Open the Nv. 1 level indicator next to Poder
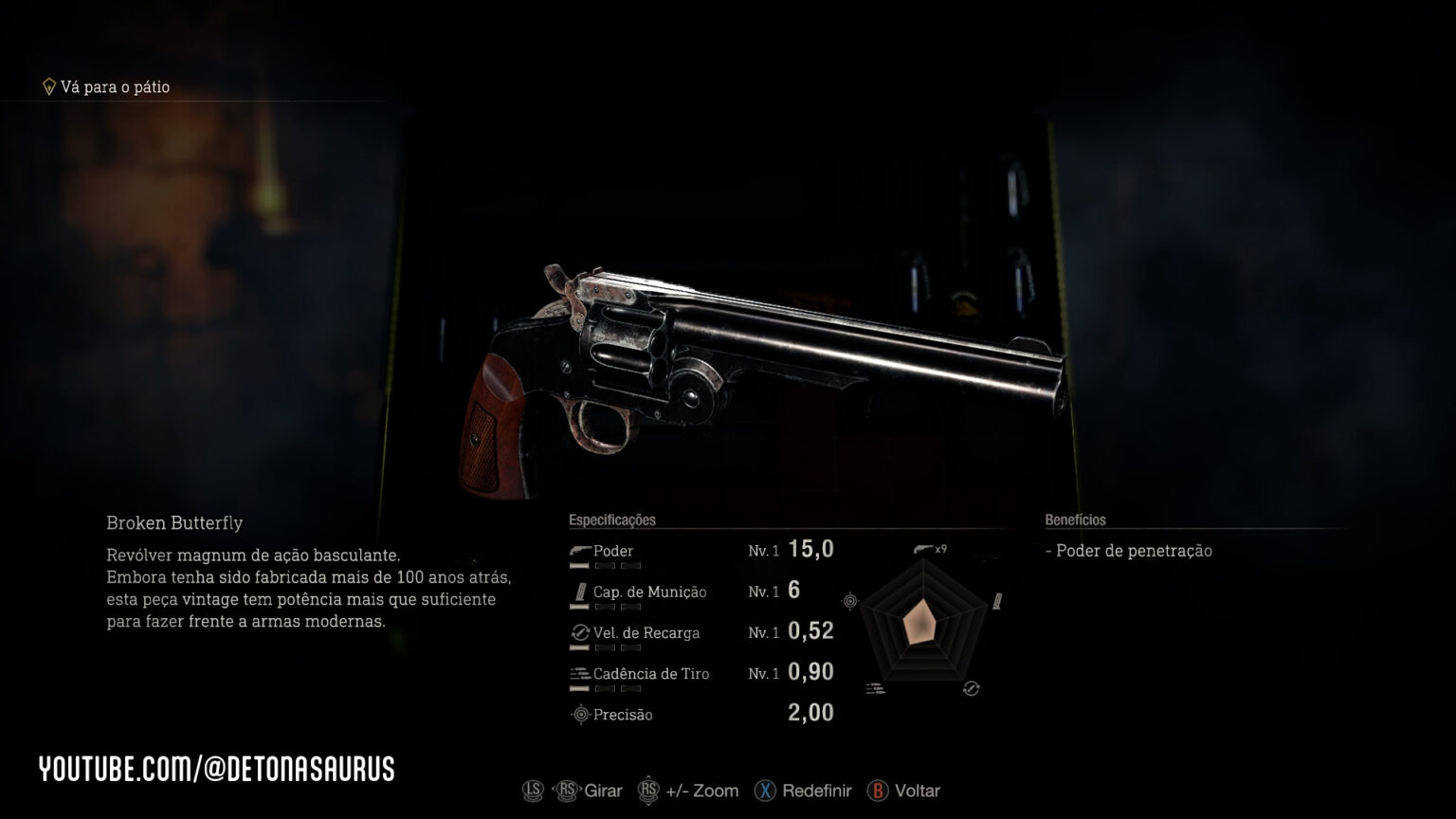 tap(764, 550)
